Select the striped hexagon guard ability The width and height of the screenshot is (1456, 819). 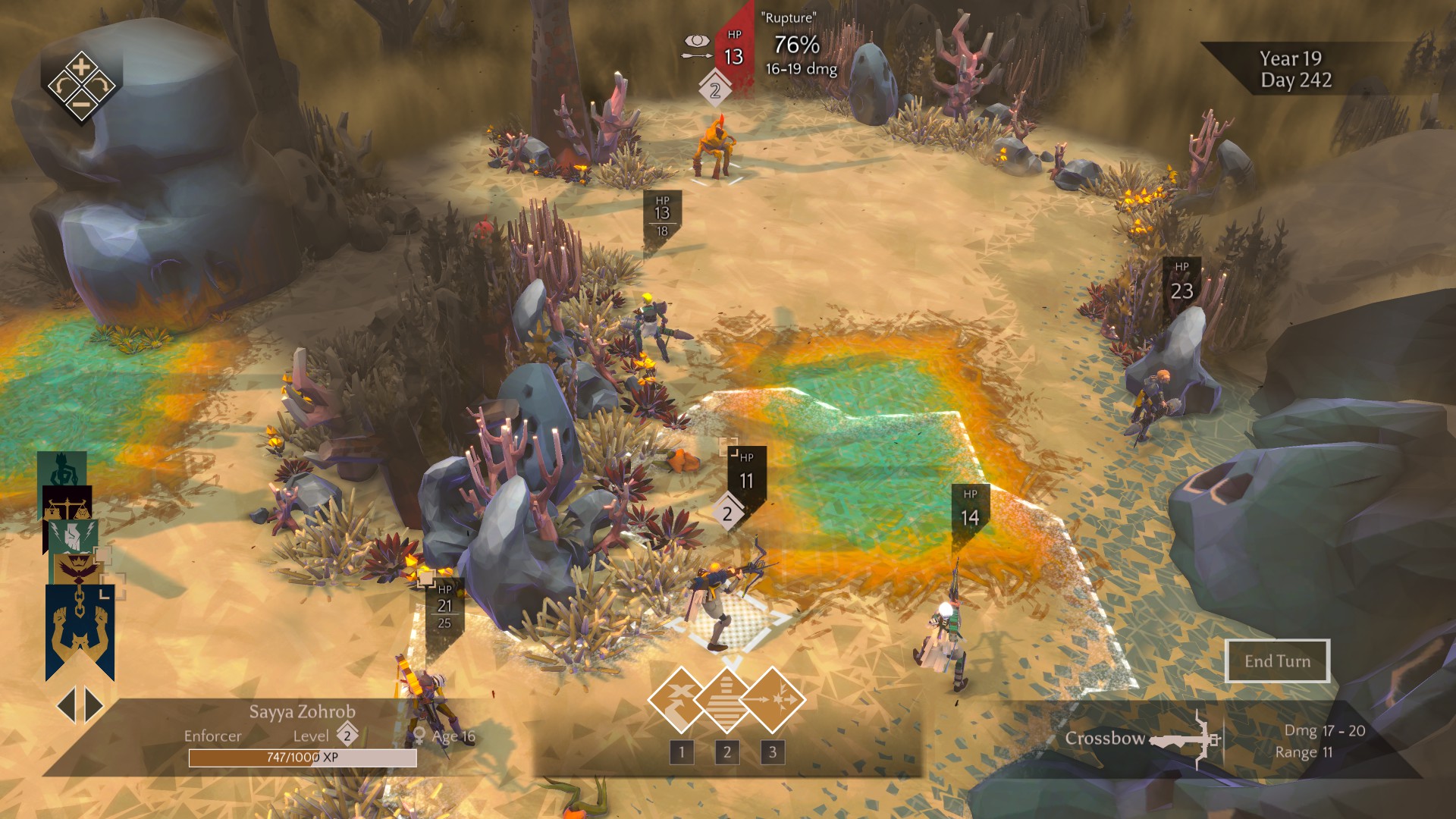point(726,699)
